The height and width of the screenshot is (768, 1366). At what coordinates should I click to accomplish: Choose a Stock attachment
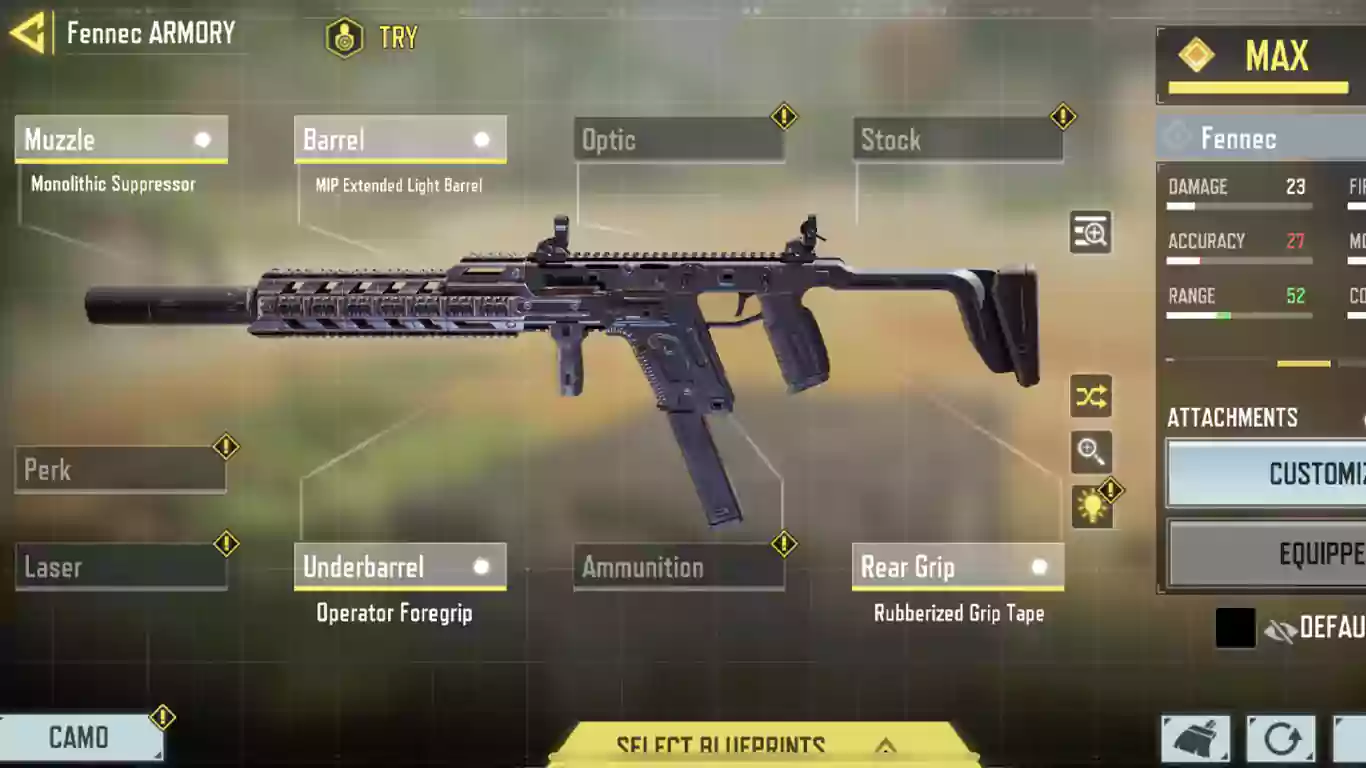[x=957, y=140]
